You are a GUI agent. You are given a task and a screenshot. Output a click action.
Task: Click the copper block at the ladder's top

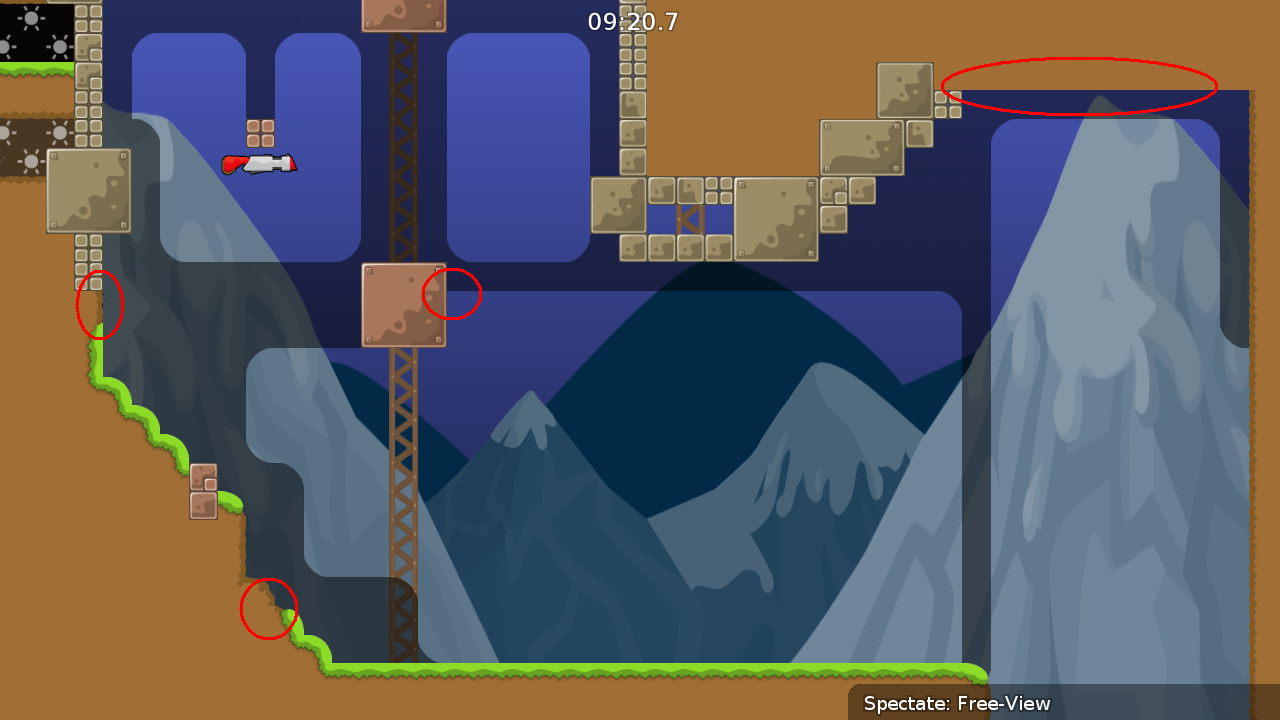pos(404,14)
